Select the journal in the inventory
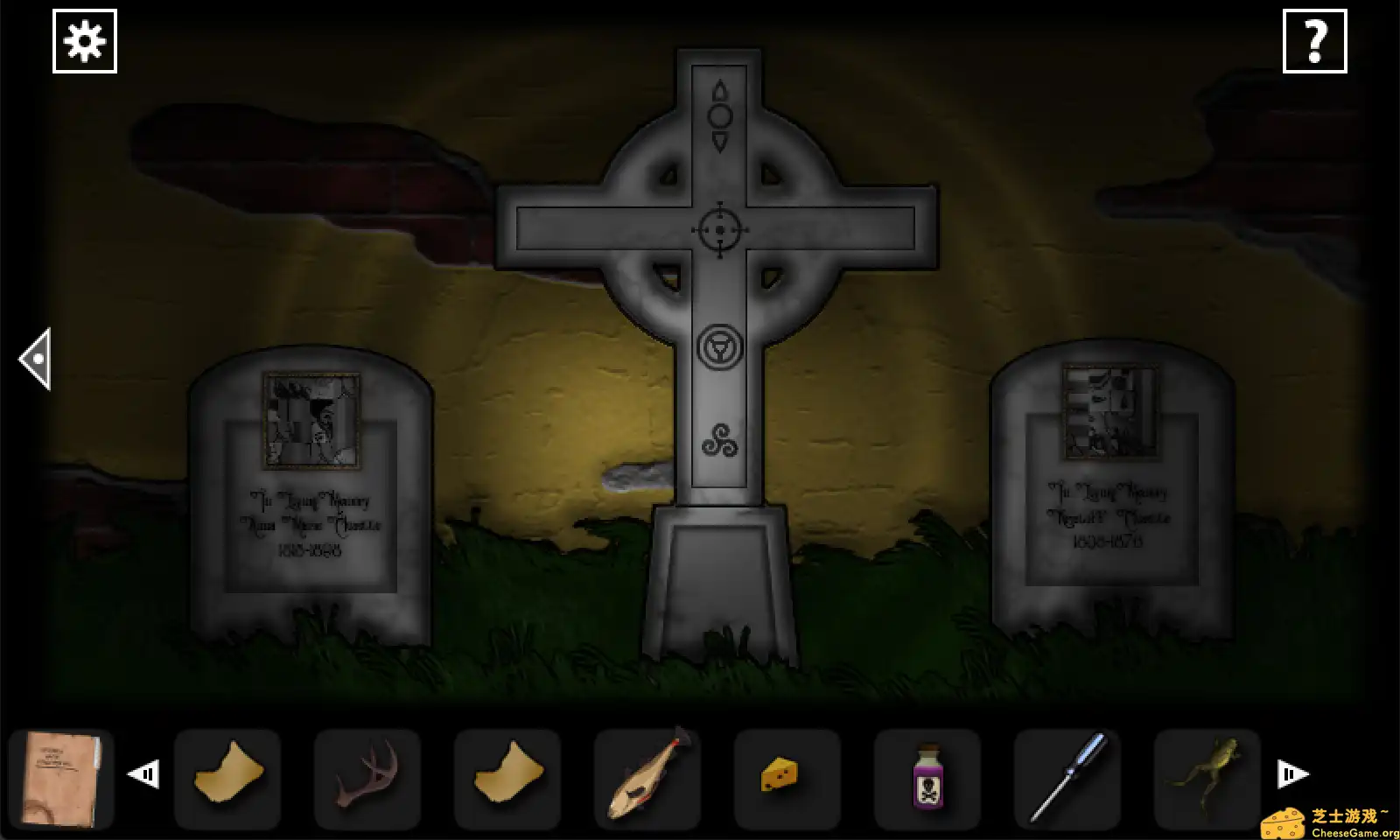 click(x=61, y=779)
